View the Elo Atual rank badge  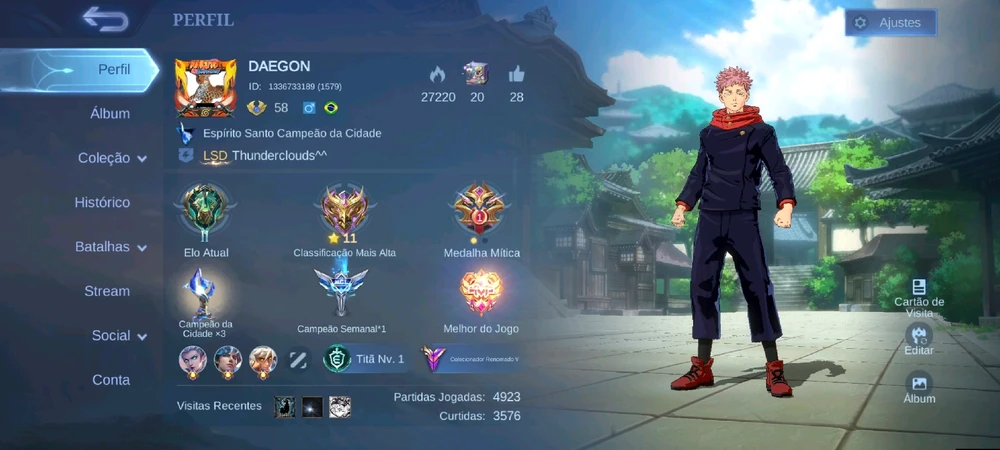[x=205, y=212]
